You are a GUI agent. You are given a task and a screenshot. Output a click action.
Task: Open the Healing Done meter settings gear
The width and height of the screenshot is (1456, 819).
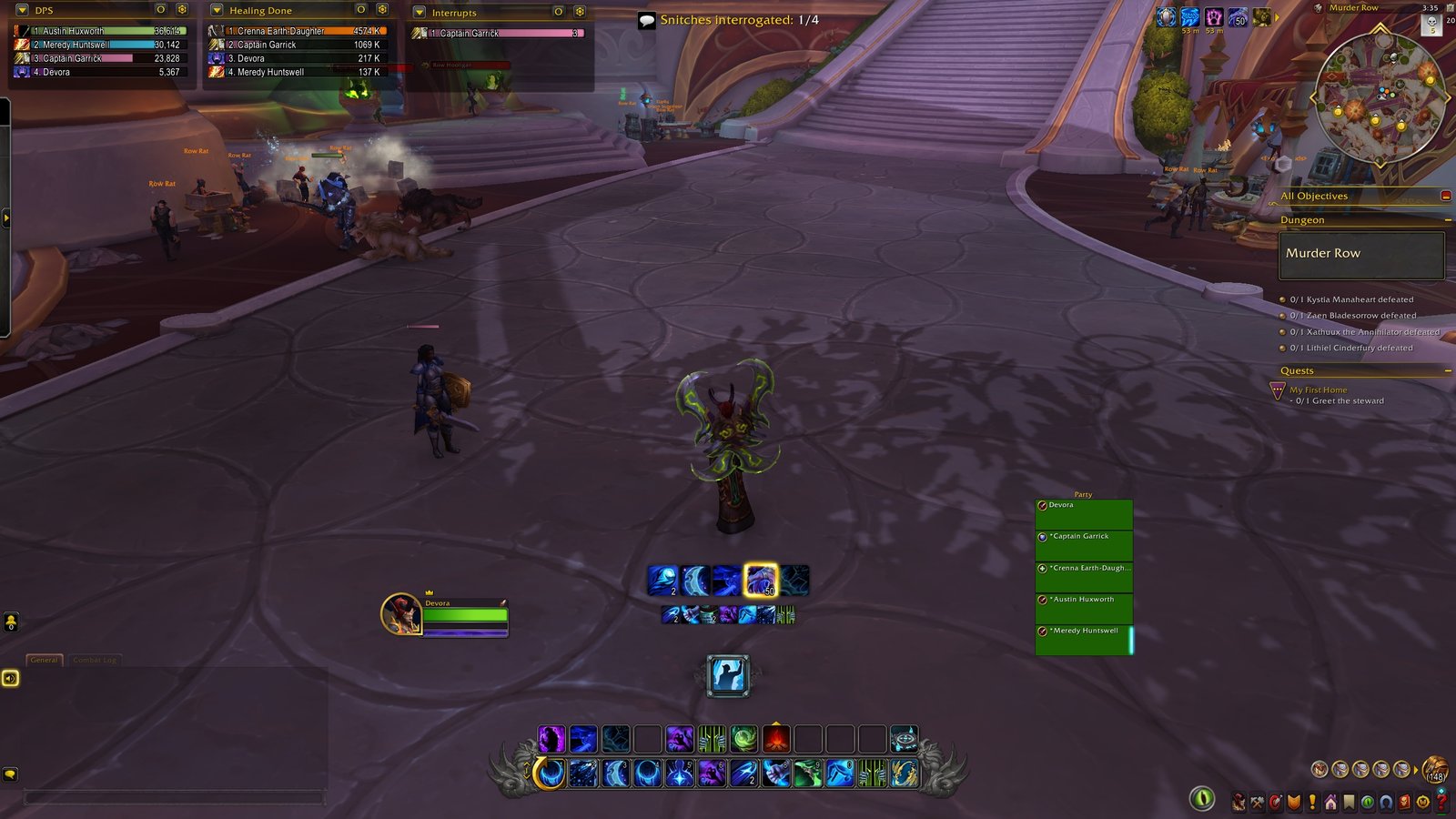click(x=382, y=10)
